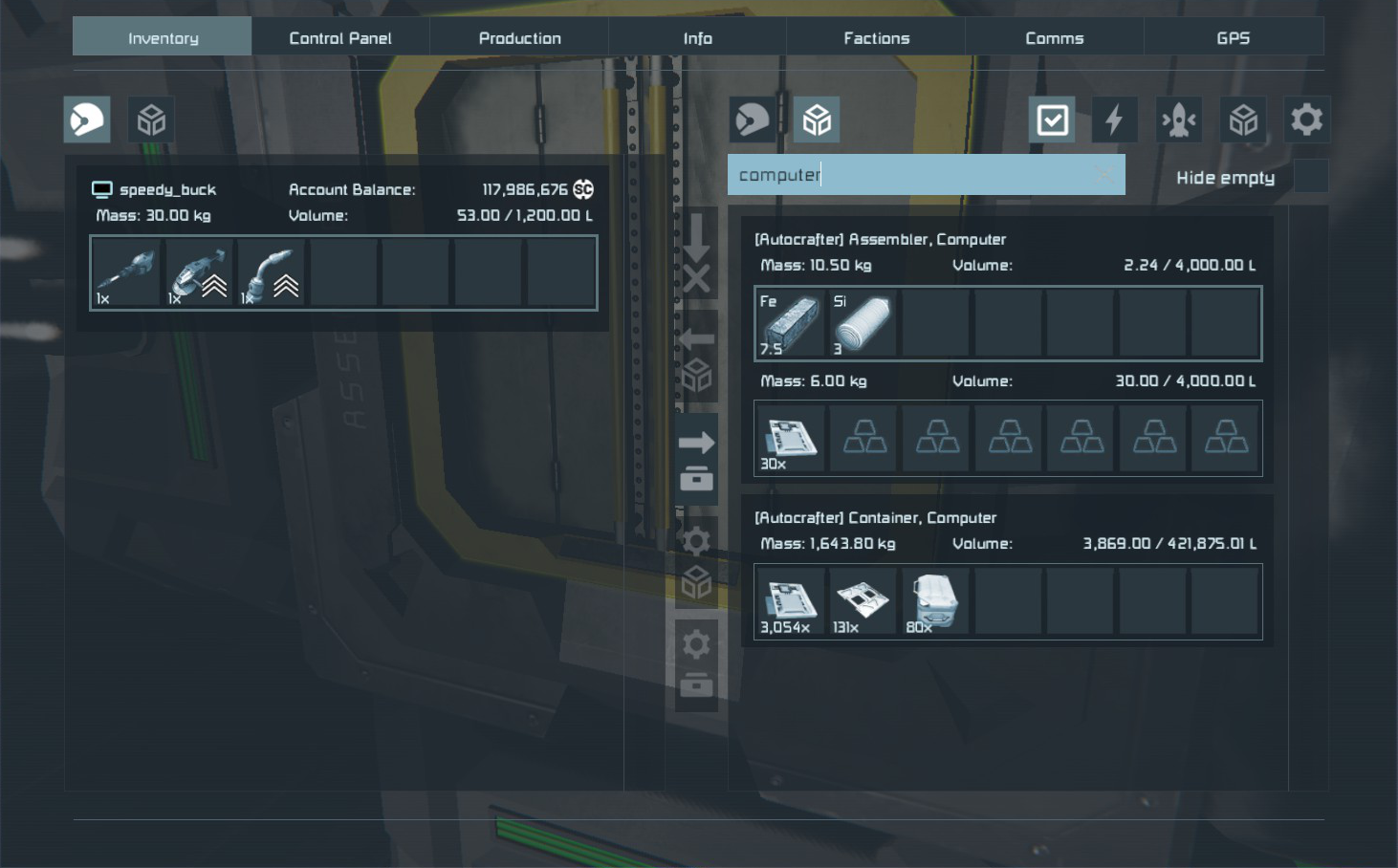Toggle the Hide empty checkbox
Viewport: 1398px width, 868px height.
pos(1310,177)
